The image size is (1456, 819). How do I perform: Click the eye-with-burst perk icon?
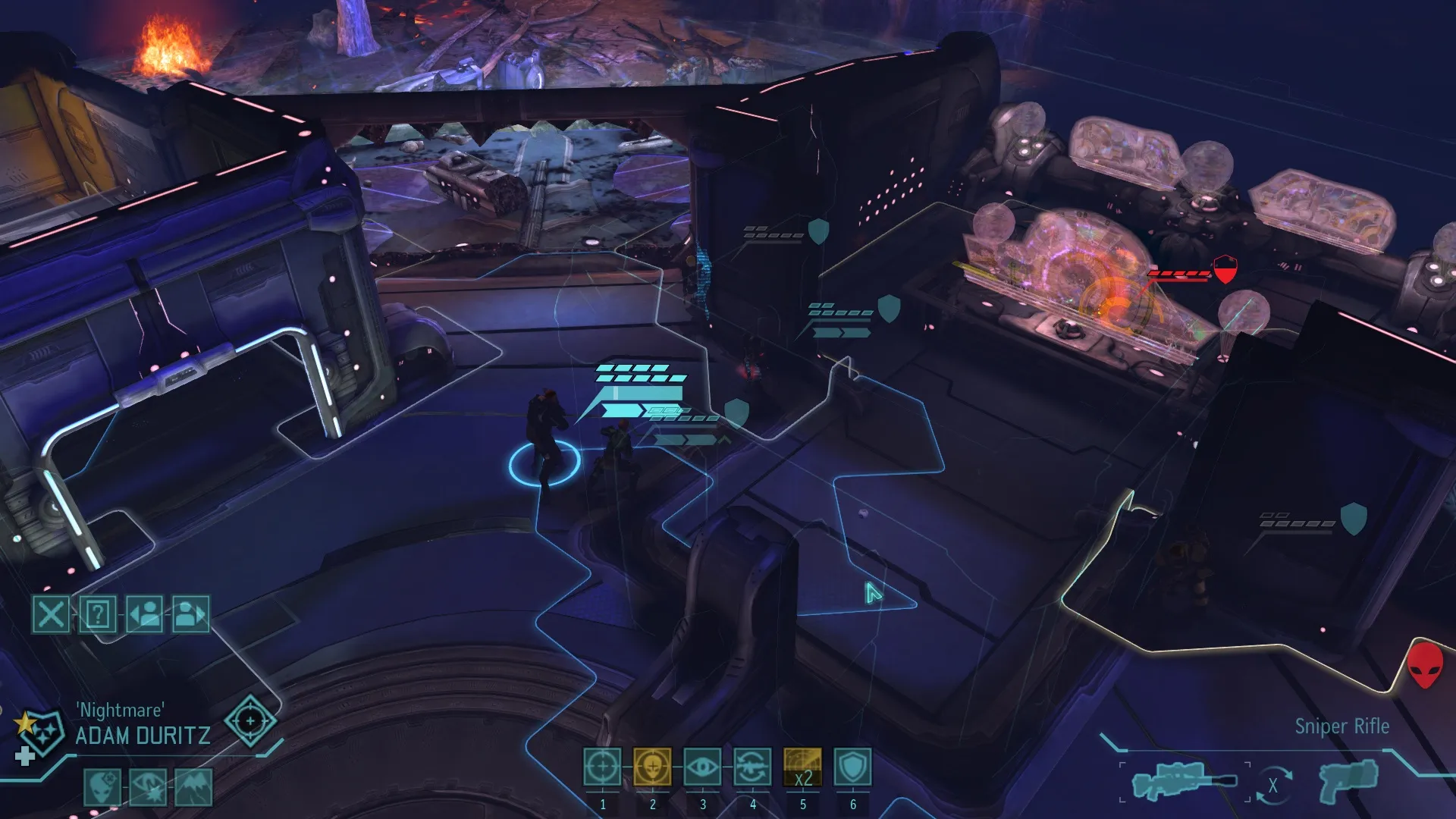point(148,786)
